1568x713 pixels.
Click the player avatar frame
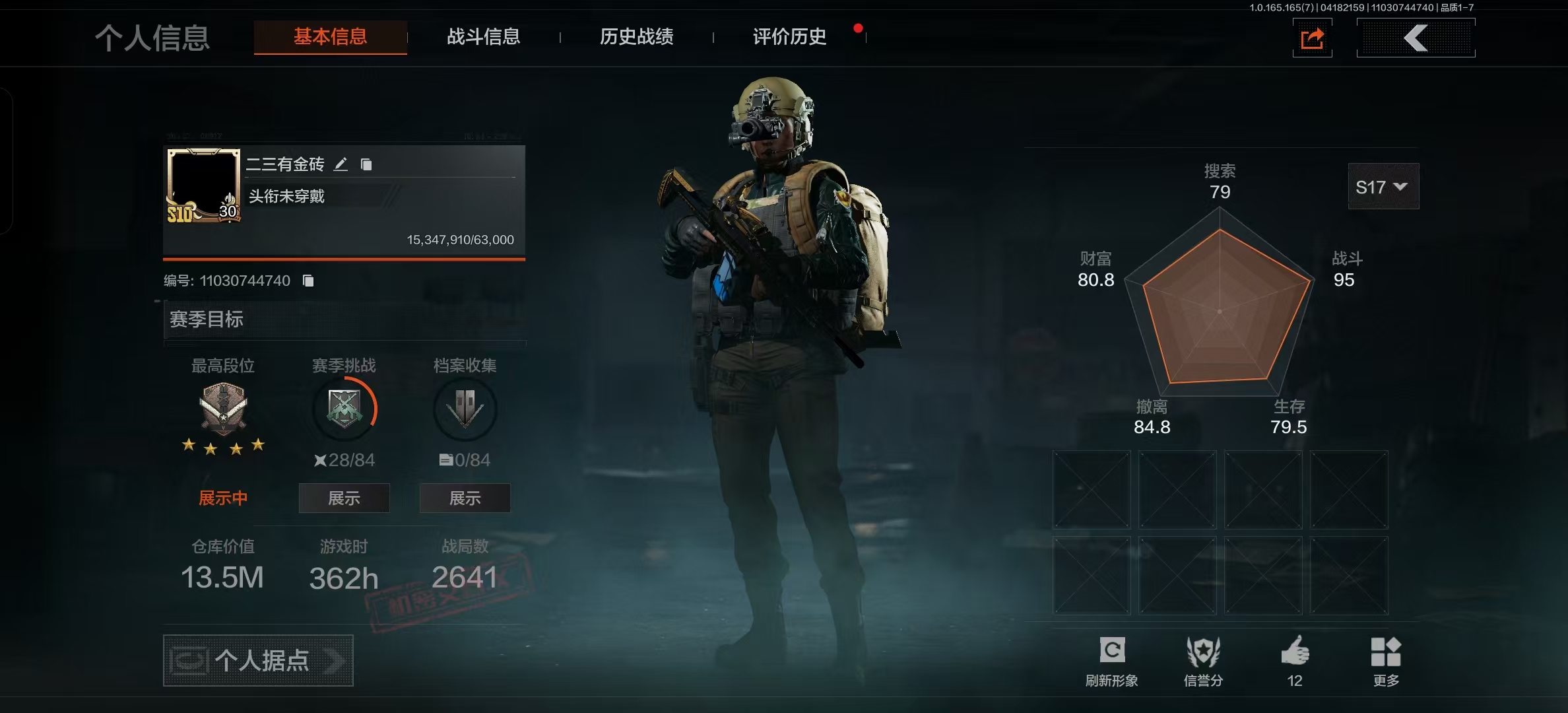(x=203, y=186)
